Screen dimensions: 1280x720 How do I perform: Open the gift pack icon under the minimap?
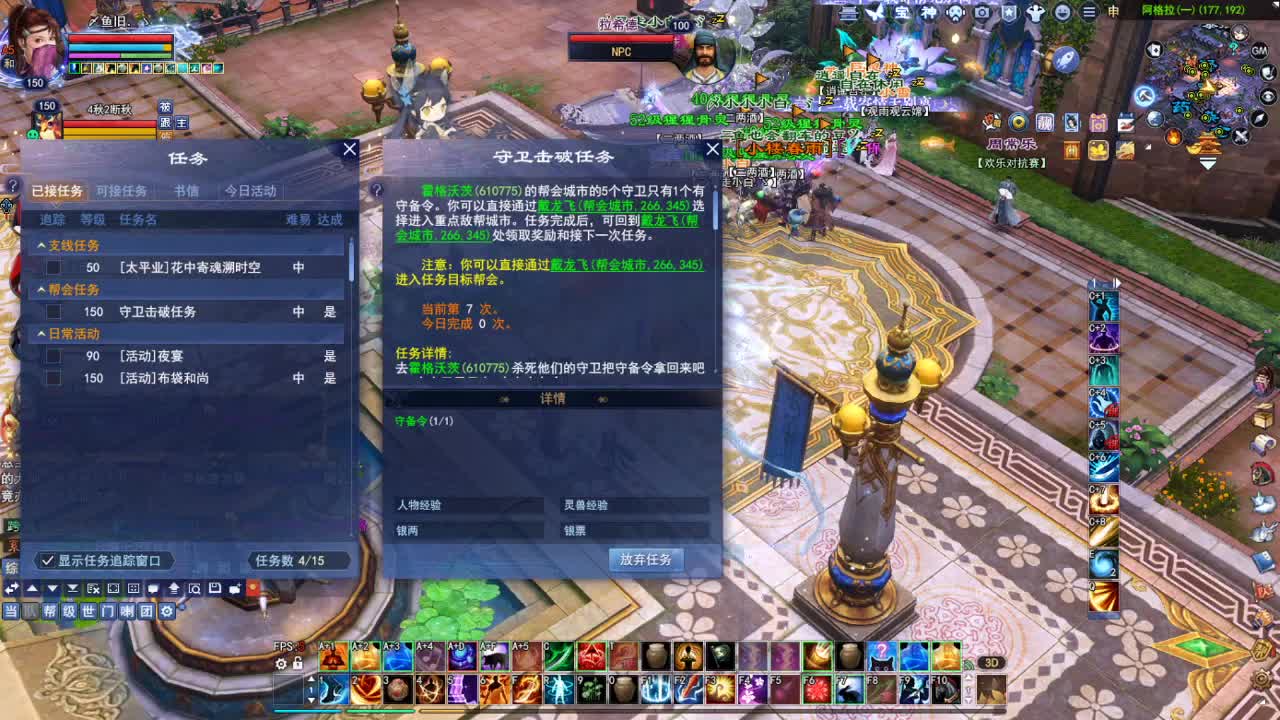1098,123
